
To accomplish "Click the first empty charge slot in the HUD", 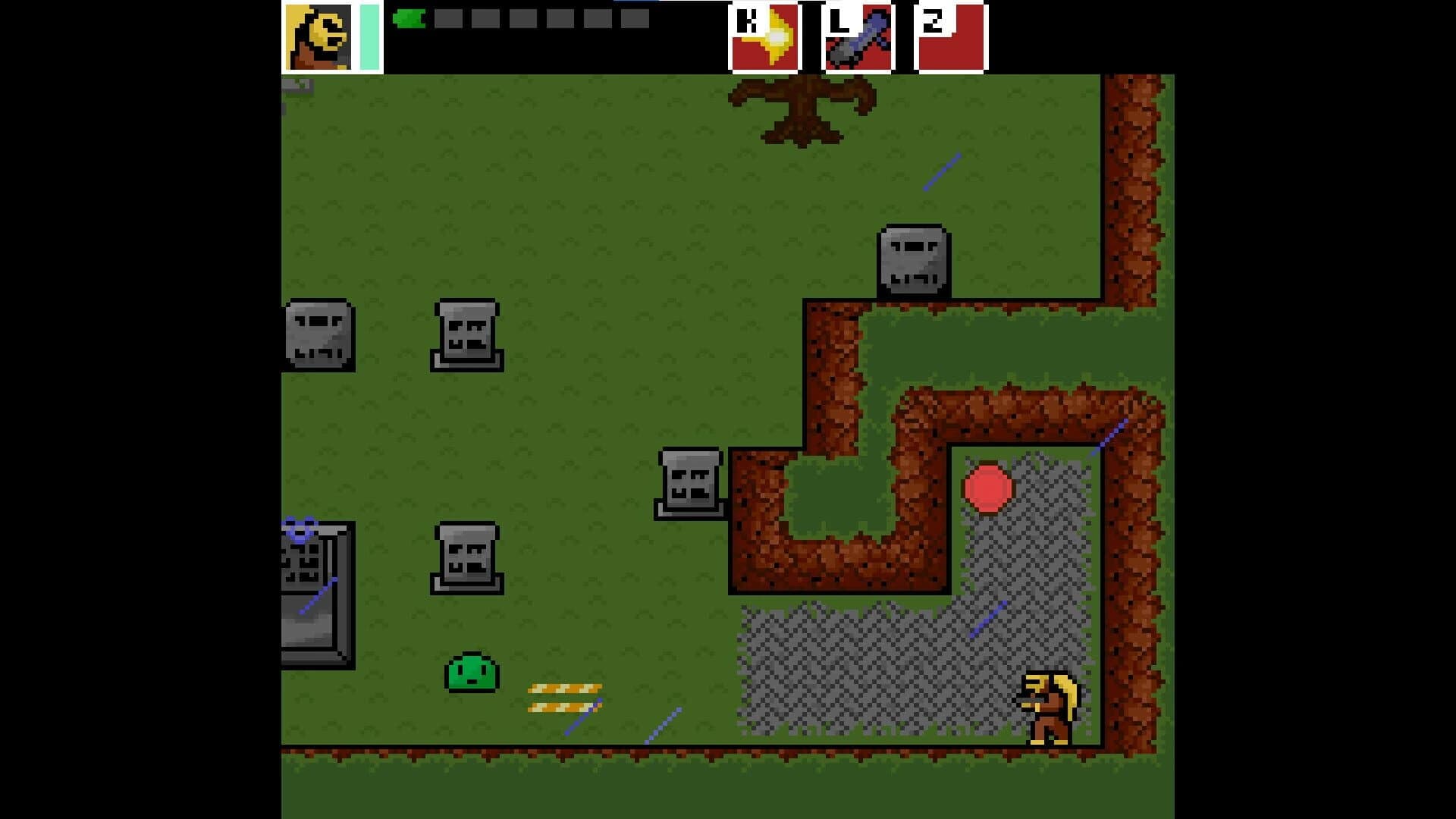I will tap(450, 19).
